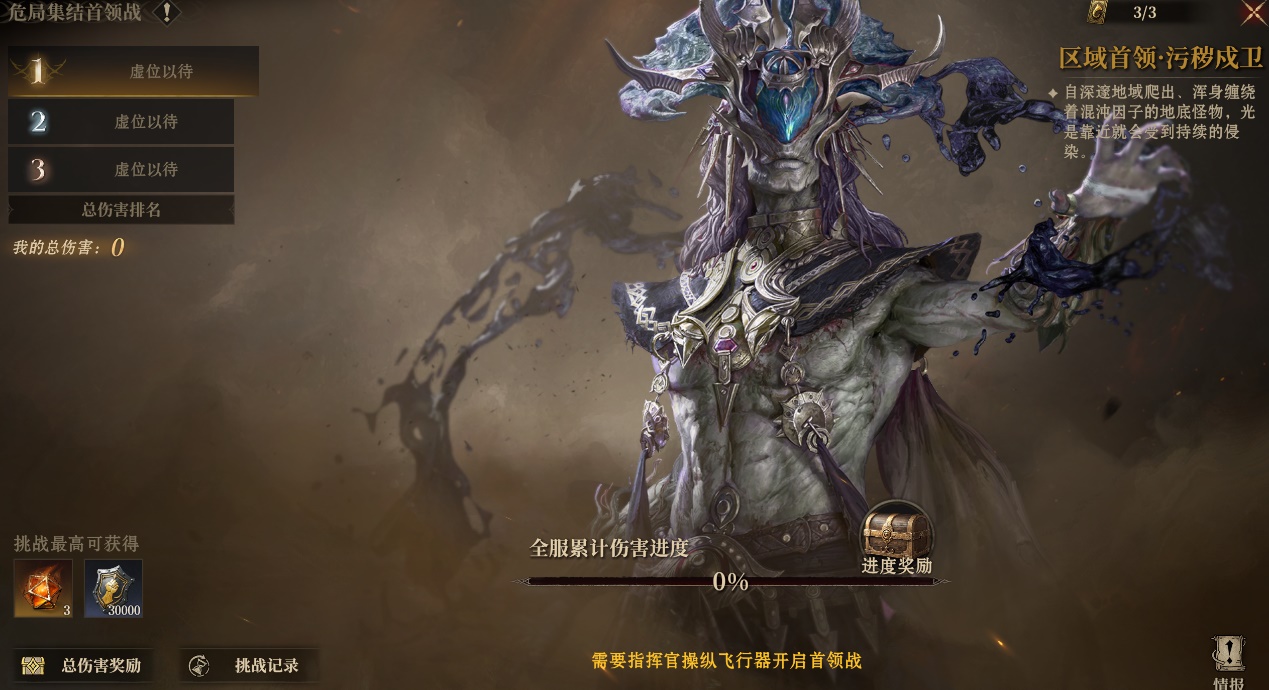Image resolution: width=1269 pixels, height=690 pixels.
Task: Close the boss battle screen
Action: [1253, 13]
